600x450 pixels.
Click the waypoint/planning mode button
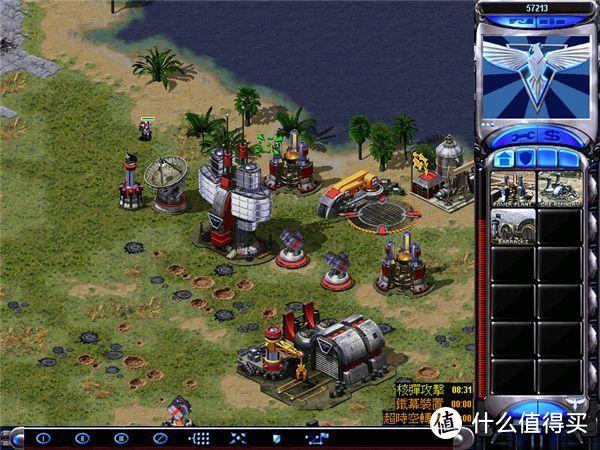pos(316,437)
